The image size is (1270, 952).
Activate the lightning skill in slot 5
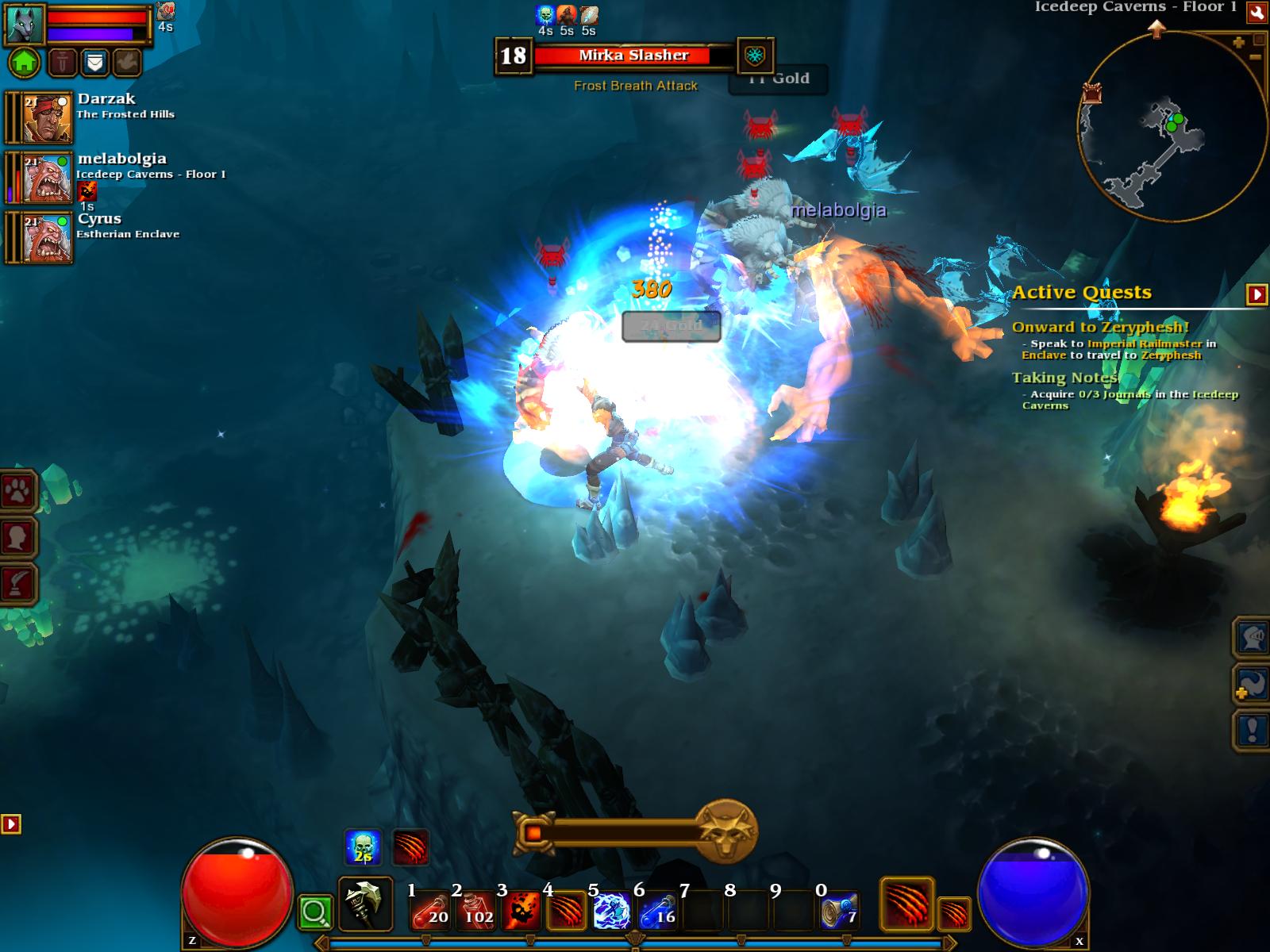(x=612, y=911)
